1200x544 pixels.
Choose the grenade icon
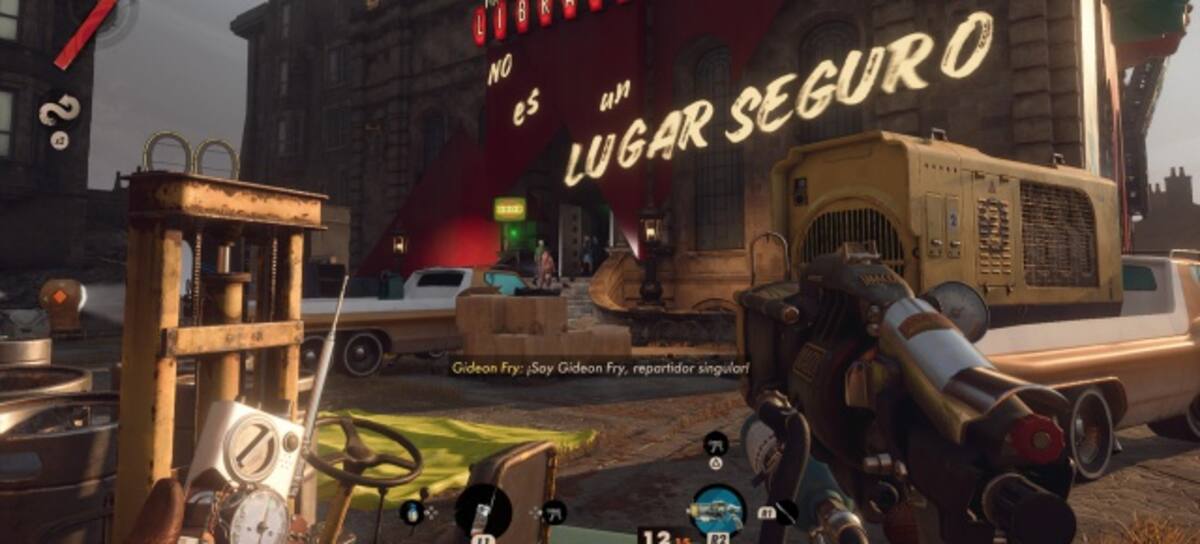click(411, 512)
